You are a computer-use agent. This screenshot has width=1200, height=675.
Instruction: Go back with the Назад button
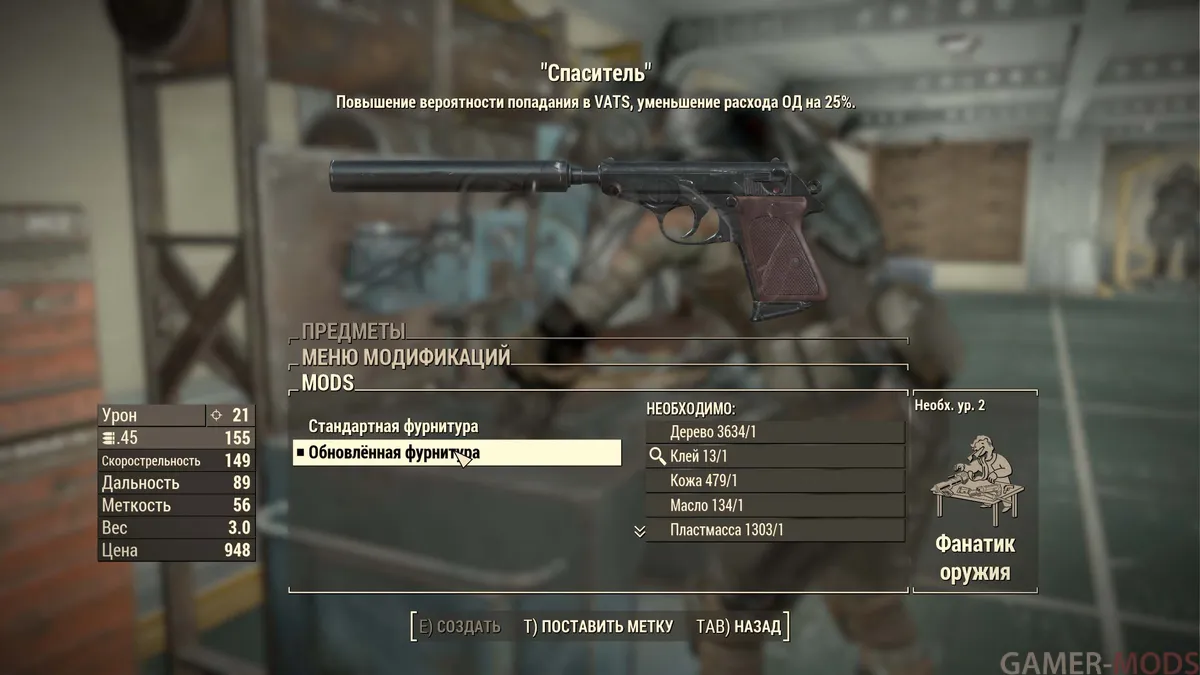(738, 627)
